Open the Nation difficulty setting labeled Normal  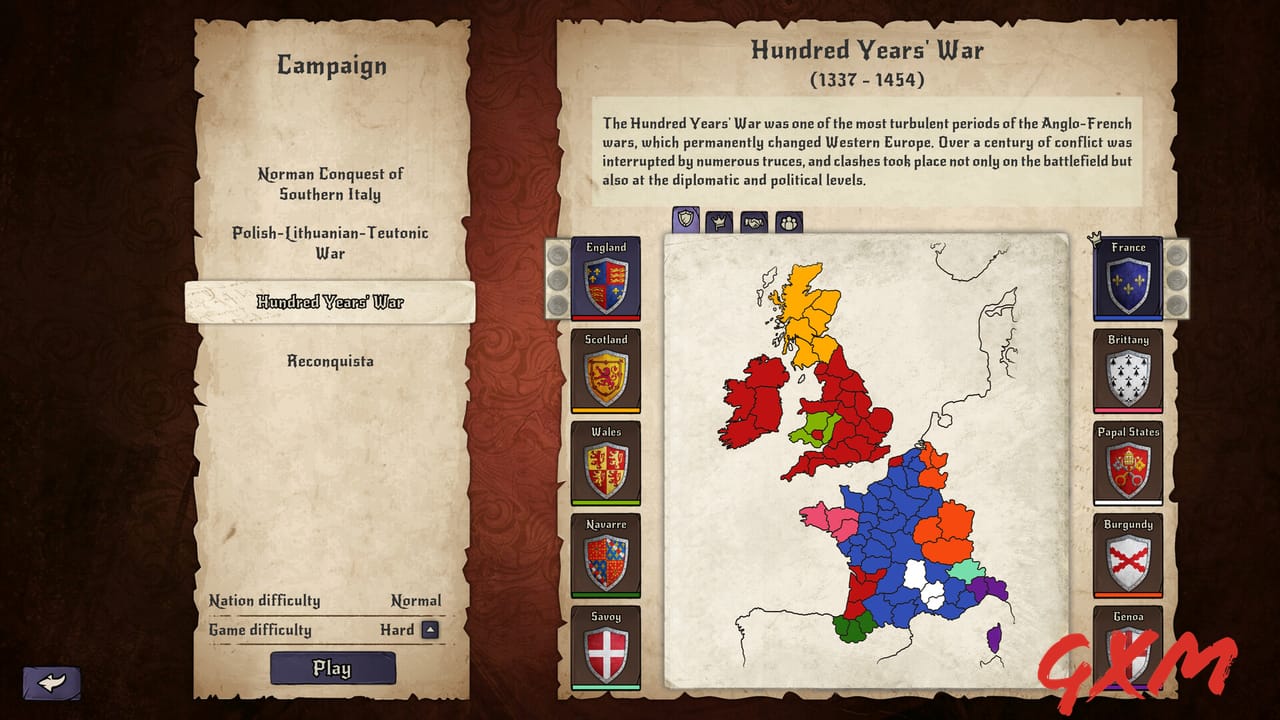tap(417, 600)
